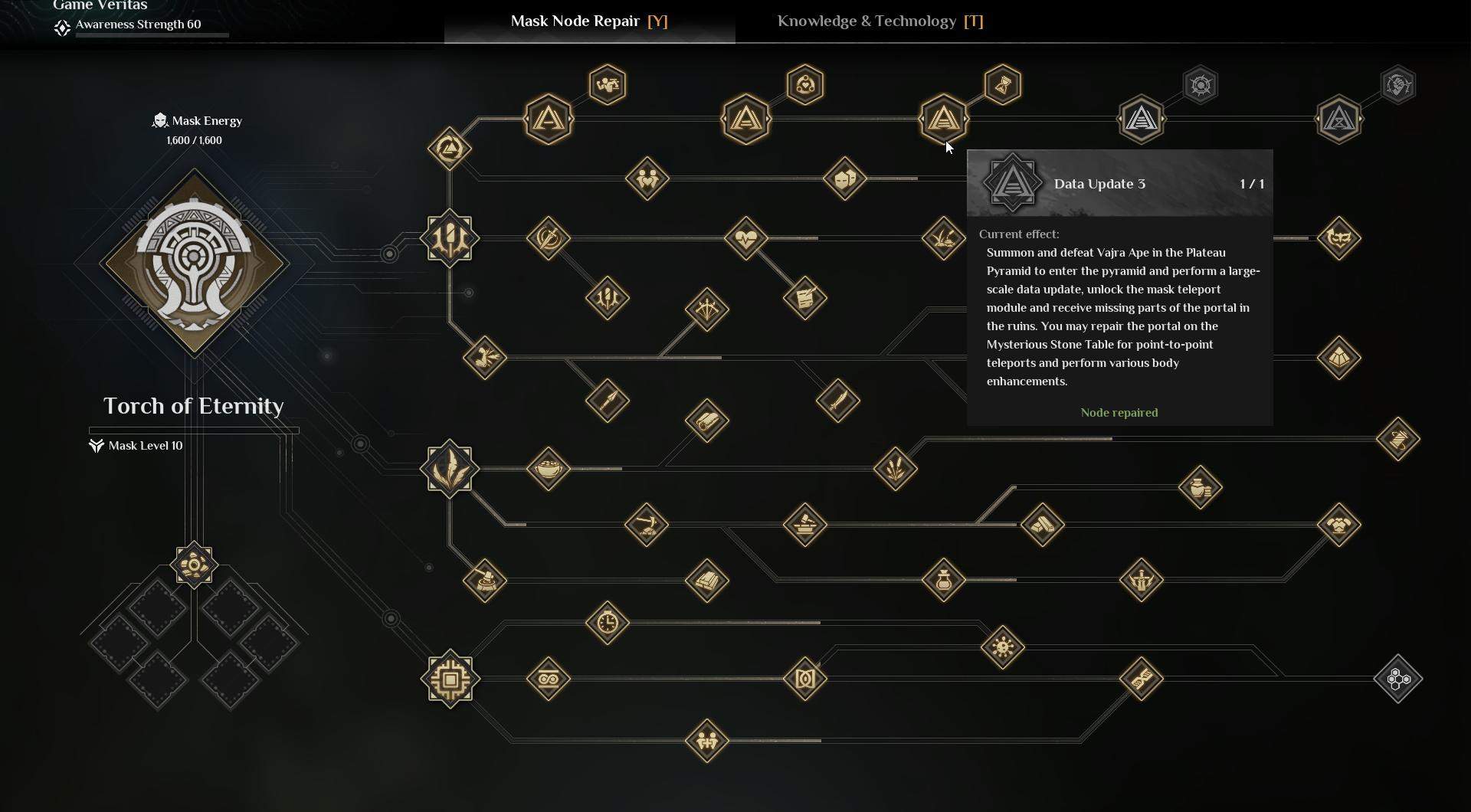Viewport: 1471px width, 812px height.
Task: Click the sun-shaped node
Action: tap(1003, 647)
